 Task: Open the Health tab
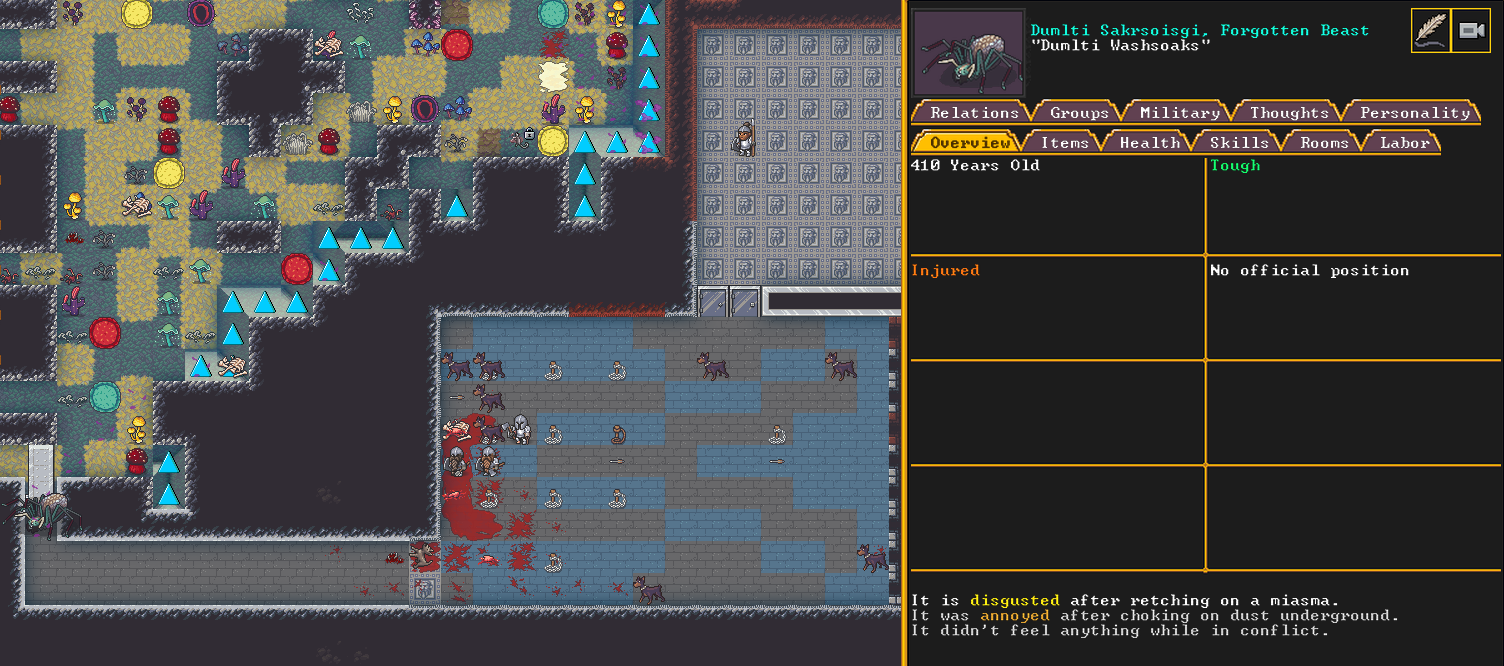pyautogui.click(x=1149, y=143)
